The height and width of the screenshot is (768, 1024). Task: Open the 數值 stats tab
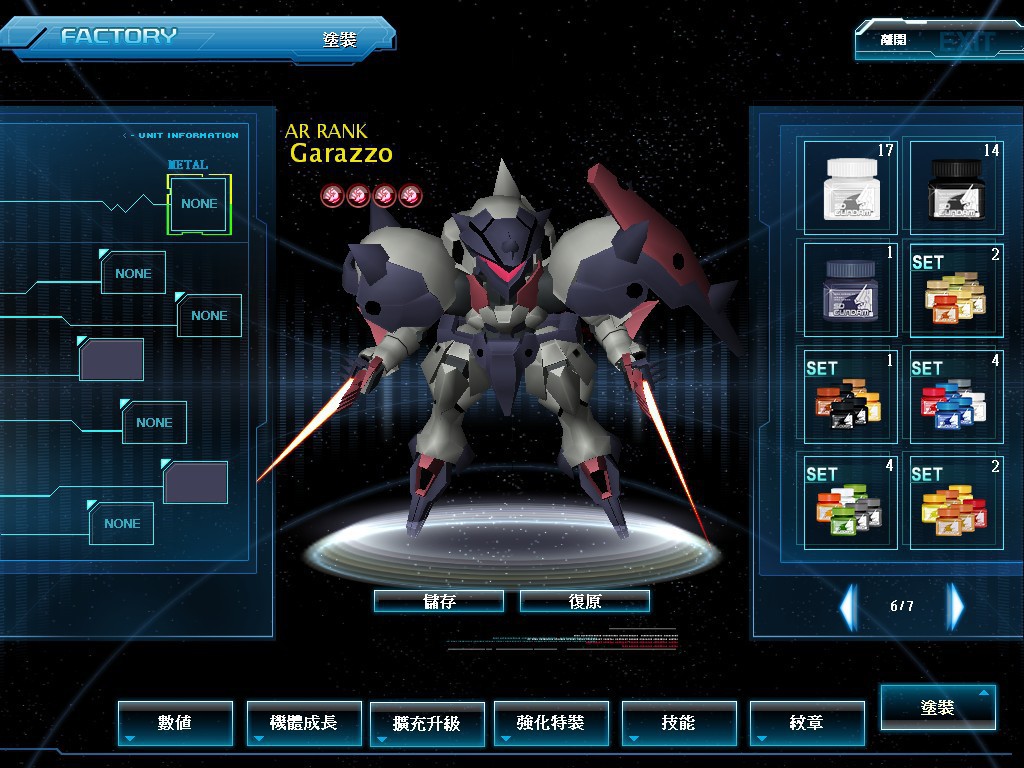point(175,722)
